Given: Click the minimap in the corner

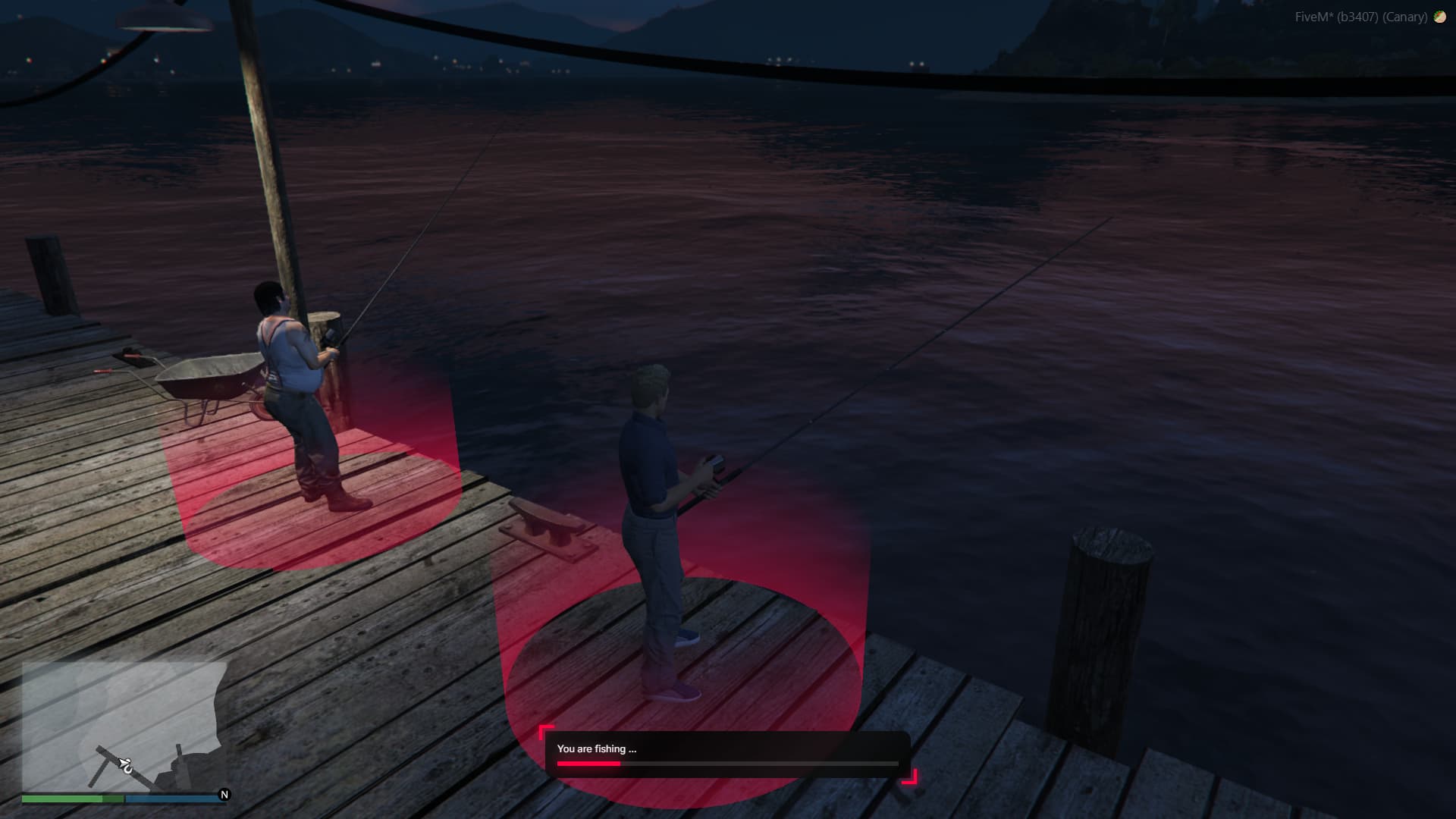Looking at the screenshot, I should (124, 726).
